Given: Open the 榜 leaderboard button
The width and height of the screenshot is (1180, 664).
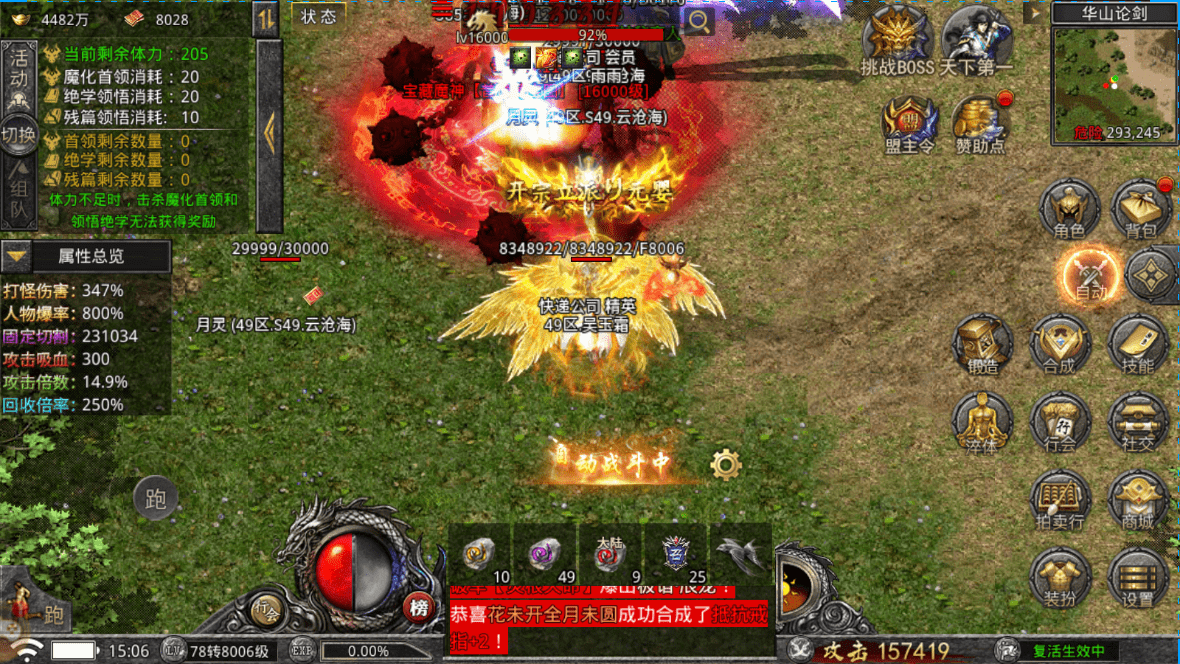Looking at the screenshot, I should 419,608.
